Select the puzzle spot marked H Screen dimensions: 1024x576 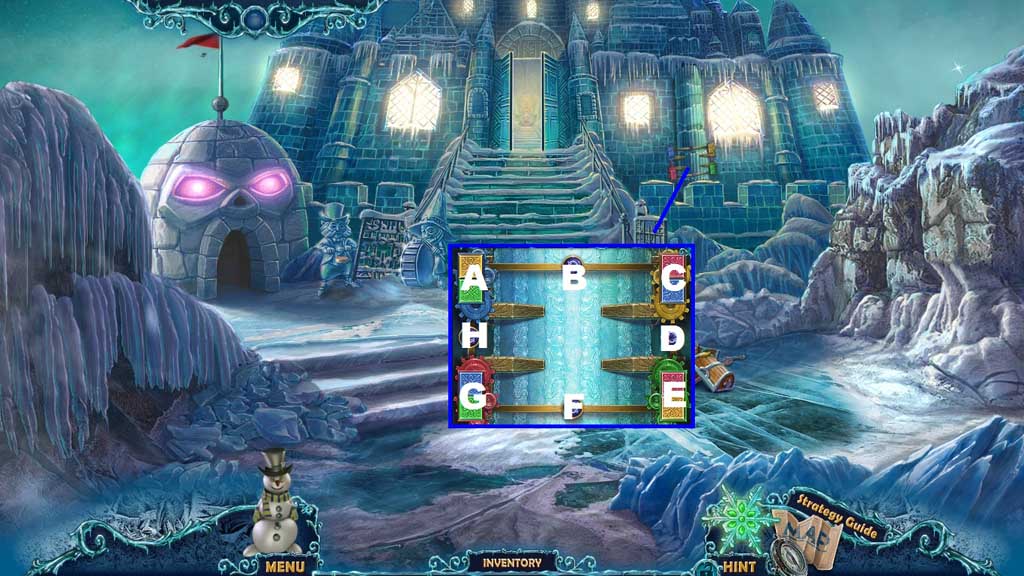(x=475, y=336)
